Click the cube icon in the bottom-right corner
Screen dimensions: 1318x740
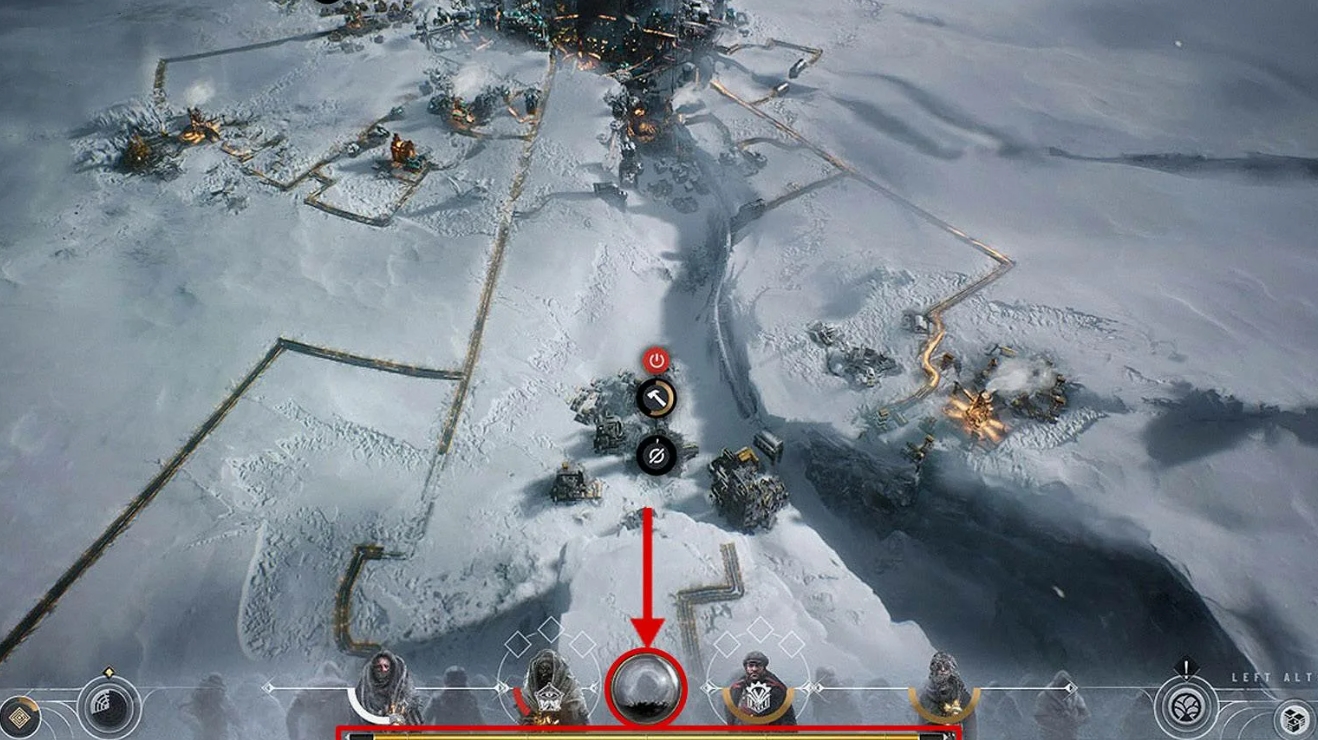point(1292,717)
